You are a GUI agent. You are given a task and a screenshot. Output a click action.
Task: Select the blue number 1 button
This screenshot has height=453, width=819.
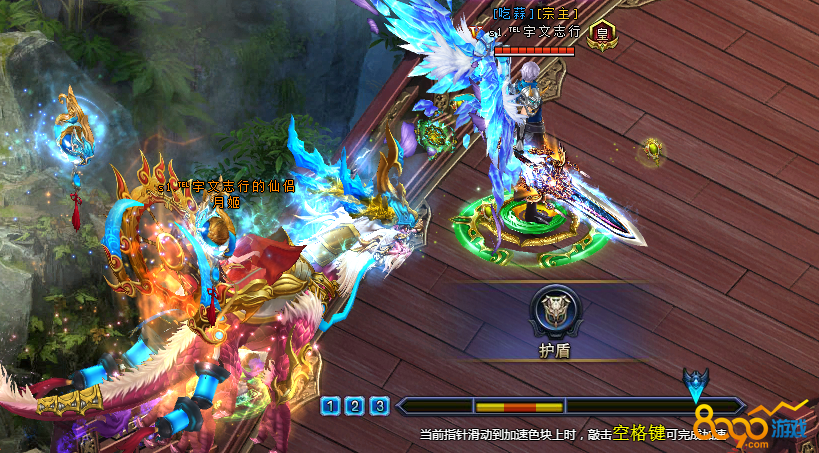coord(331,406)
